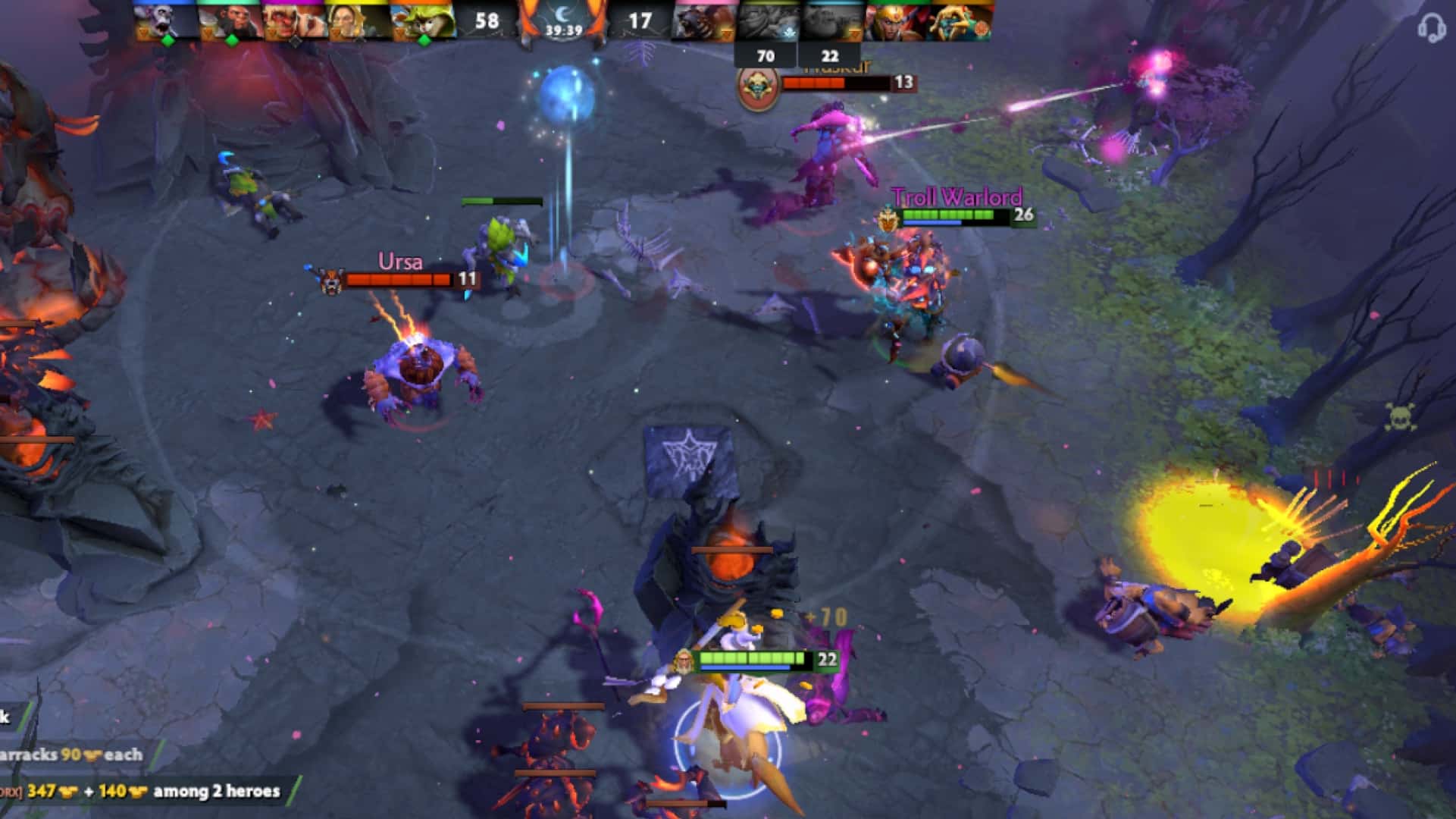
Task: Click Huskar's hero icon beside his health bar
Action: 758,86
